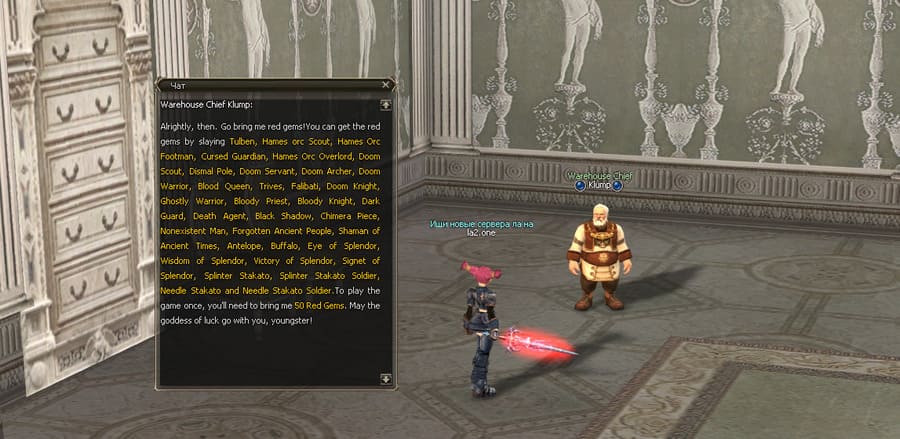Click the dialogue scroll-down arrow button
900x439 pixels.
386,378
